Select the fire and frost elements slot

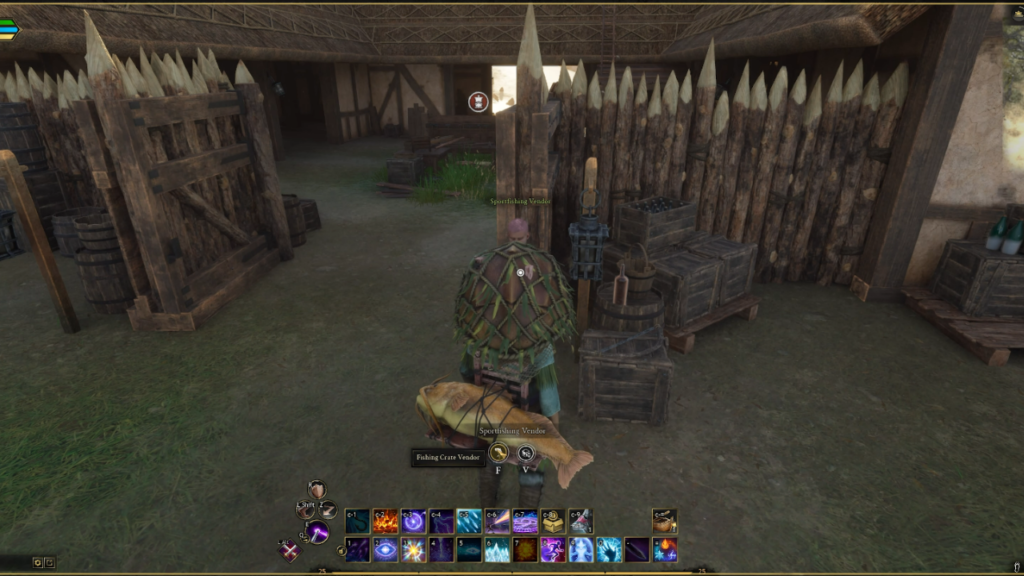tap(665, 549)
